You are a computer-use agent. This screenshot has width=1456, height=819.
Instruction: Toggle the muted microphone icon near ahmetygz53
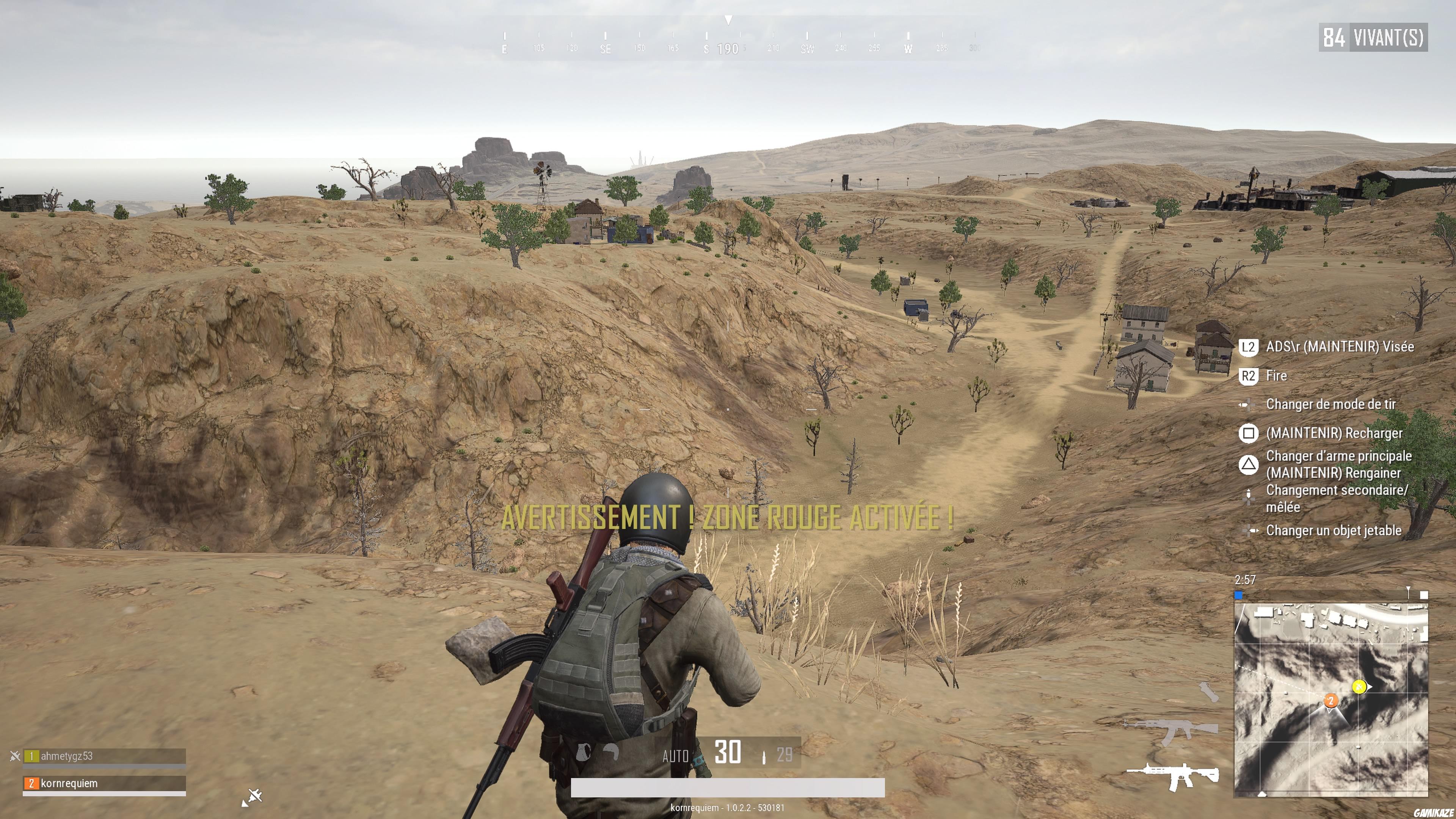pos(15,757)
